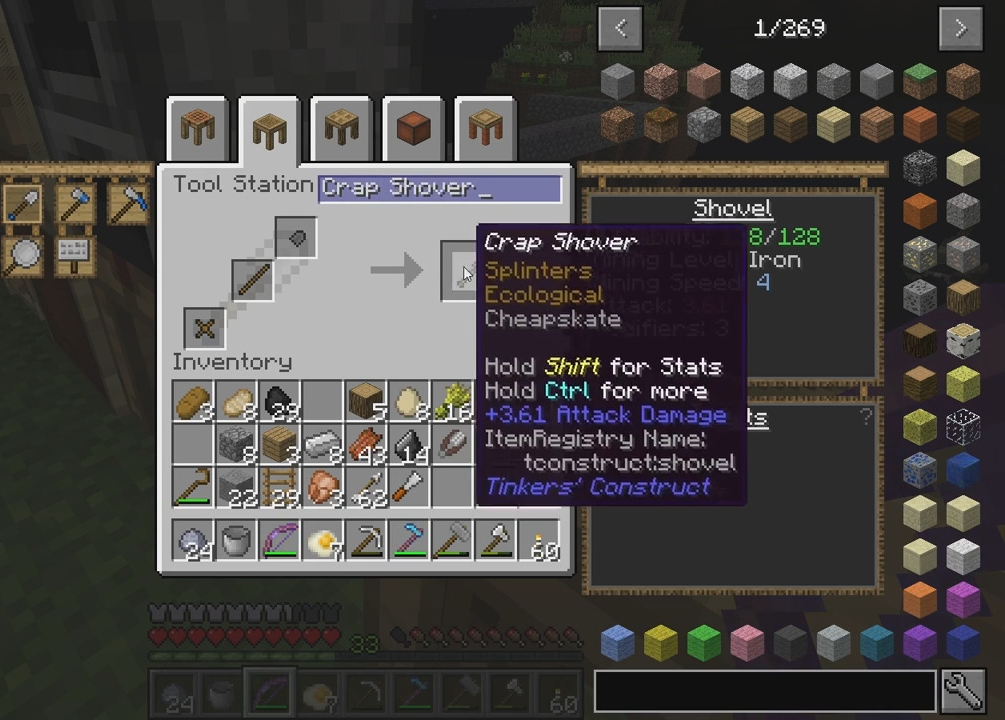Focus the item search bar
Viewport: 1005px width, 720px height.
(765, 690)
